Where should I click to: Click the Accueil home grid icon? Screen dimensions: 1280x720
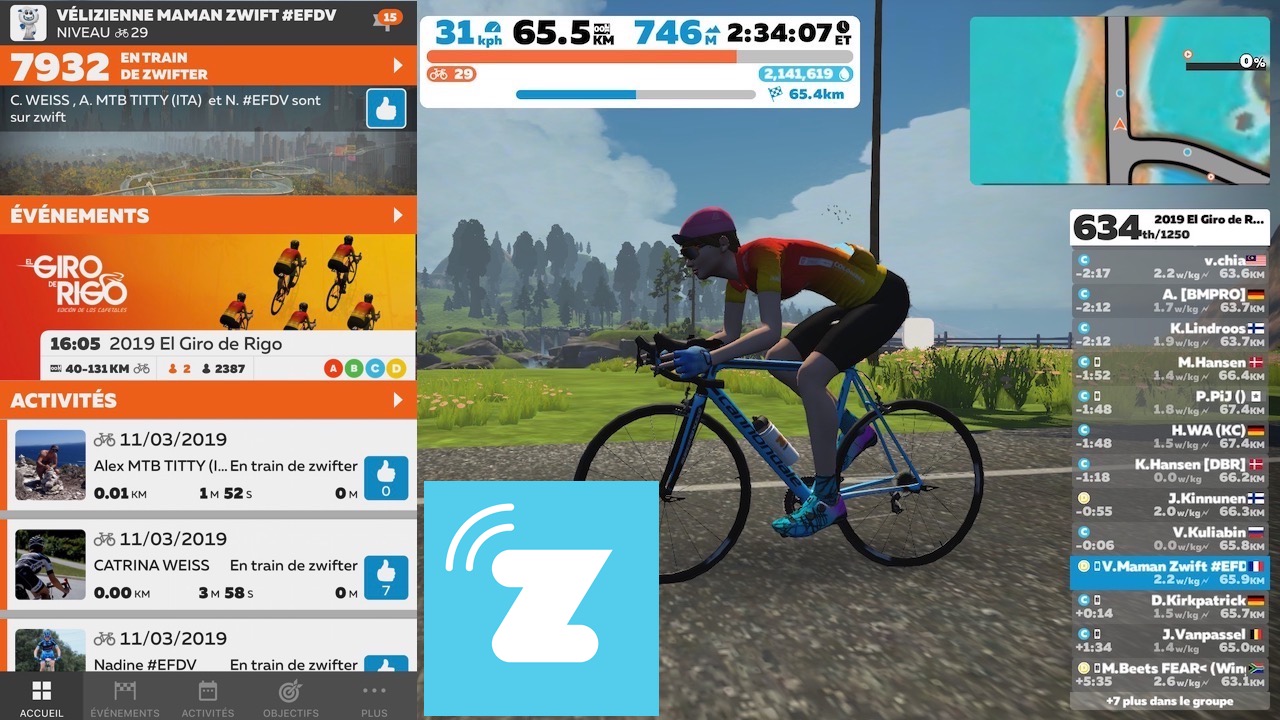point(41,690)
